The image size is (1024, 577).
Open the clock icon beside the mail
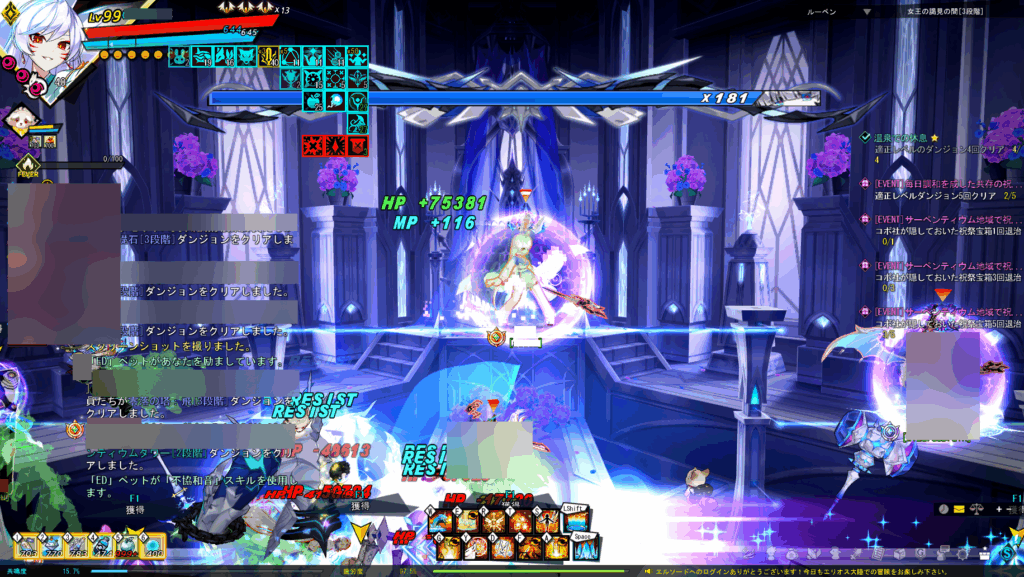coord(943,509)
